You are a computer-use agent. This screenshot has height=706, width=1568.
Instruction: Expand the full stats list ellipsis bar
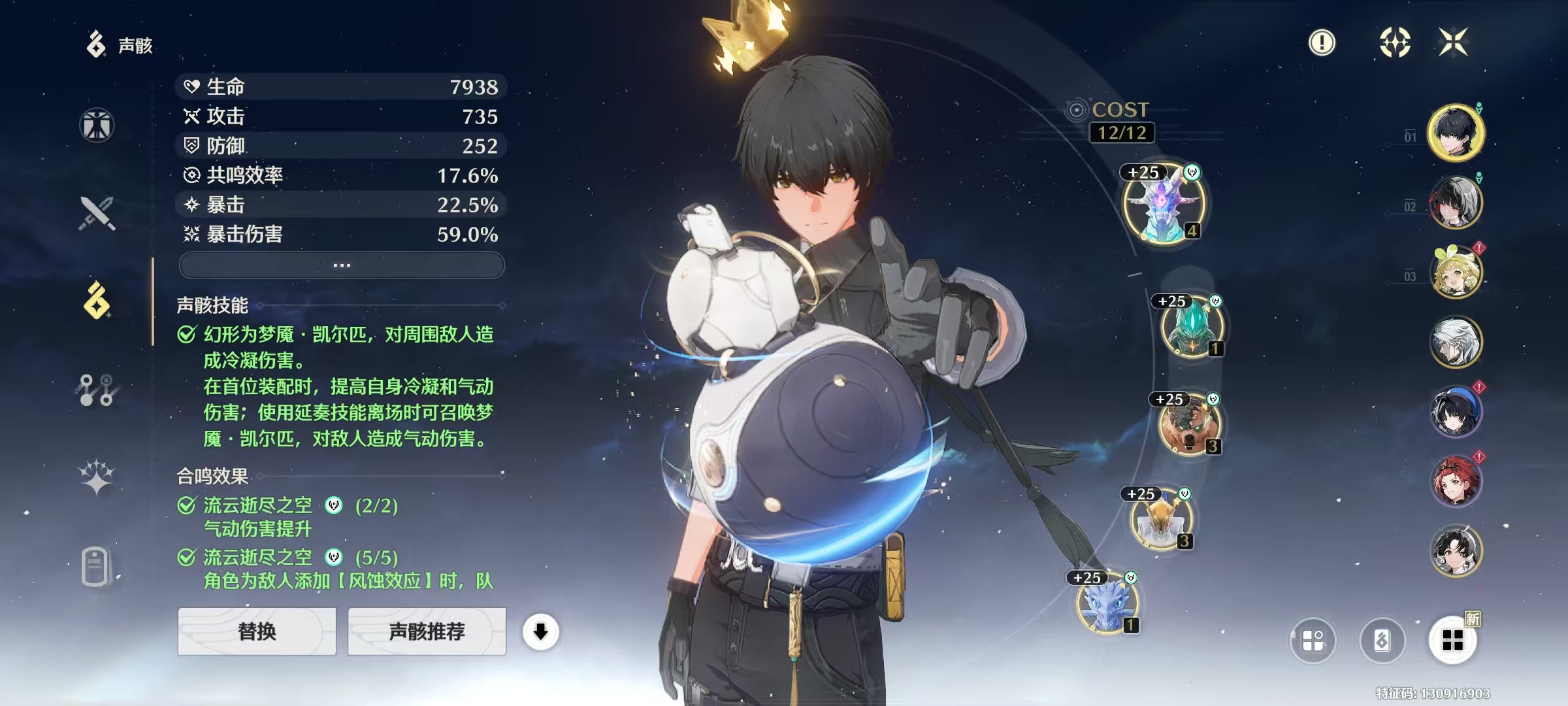click(x=342, y=265)
